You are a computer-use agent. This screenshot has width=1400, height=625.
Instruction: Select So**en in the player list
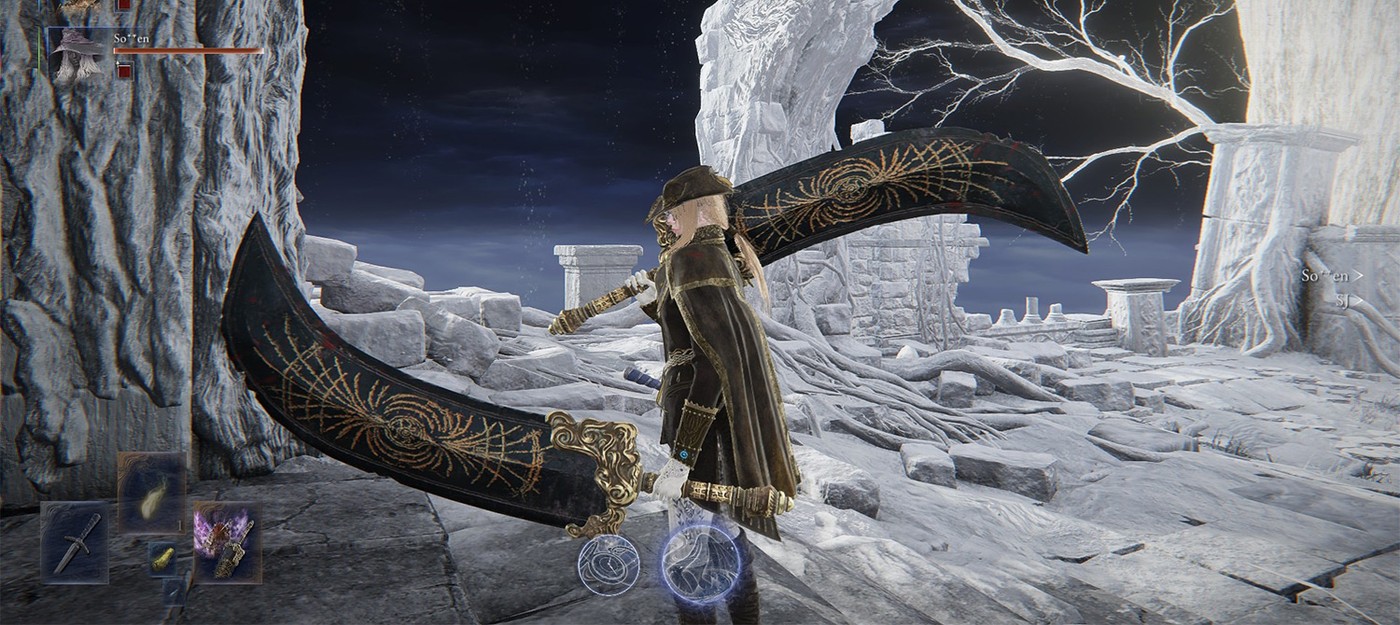[1331, 275]
